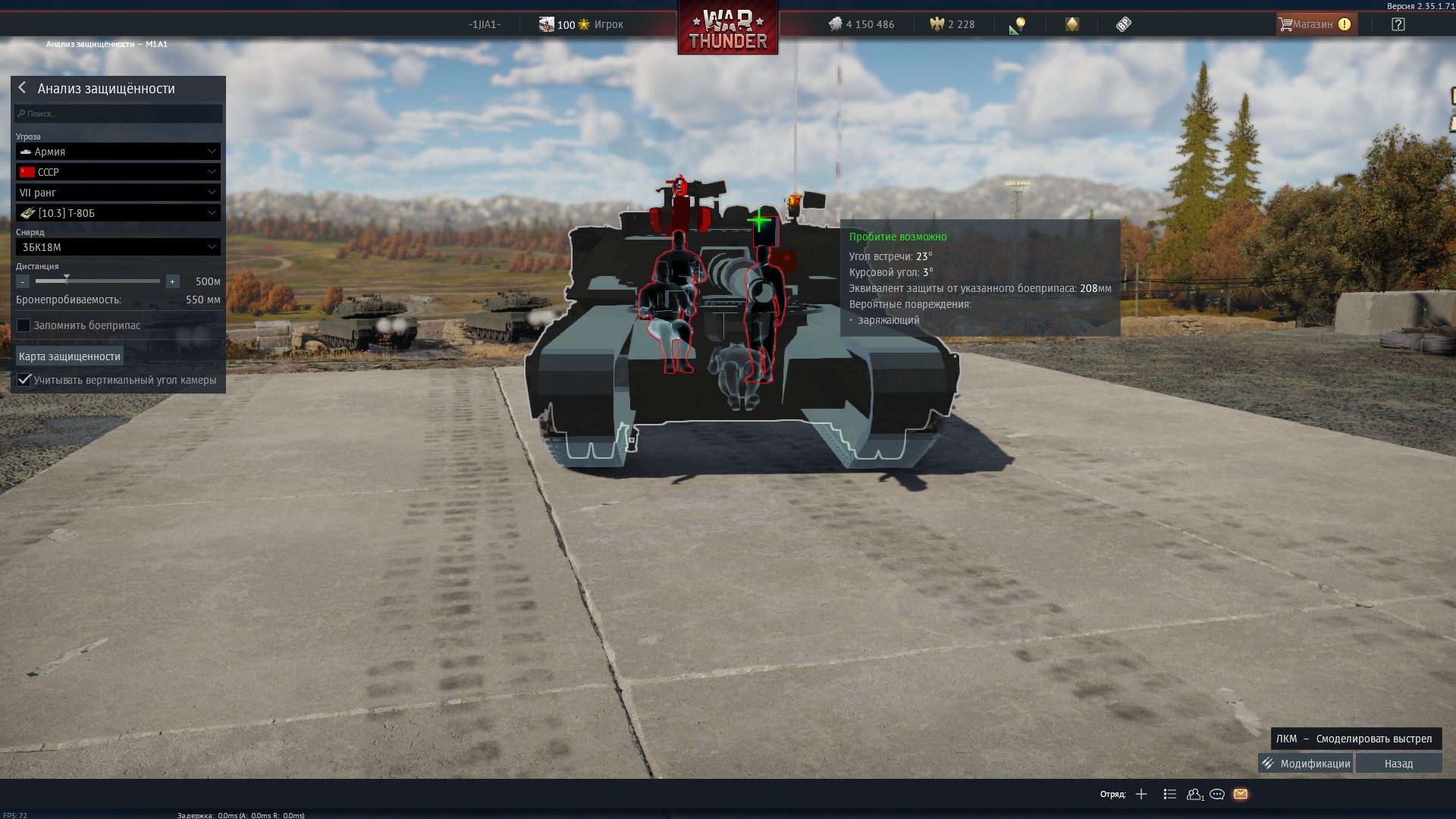Open the help question mark button

pyautogui.click(x=1398, y=24)
